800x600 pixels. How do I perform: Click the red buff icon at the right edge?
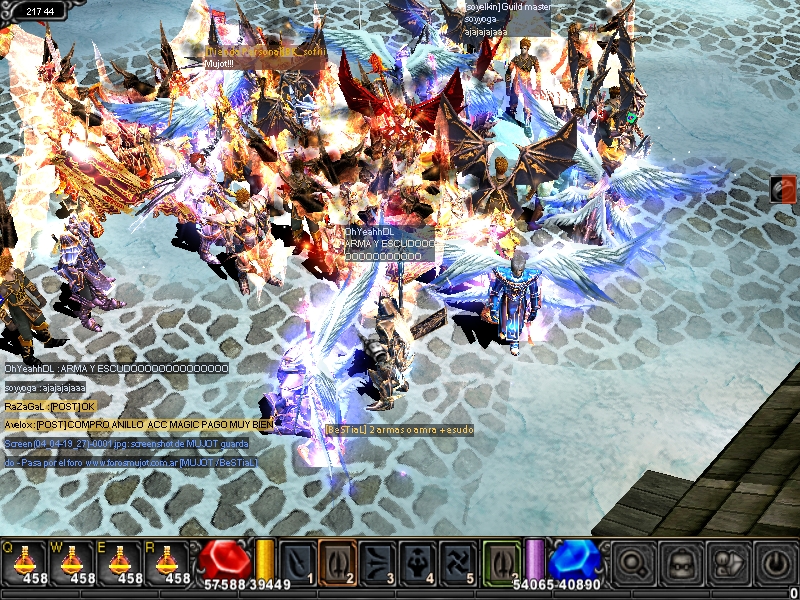tap(784, 189)
